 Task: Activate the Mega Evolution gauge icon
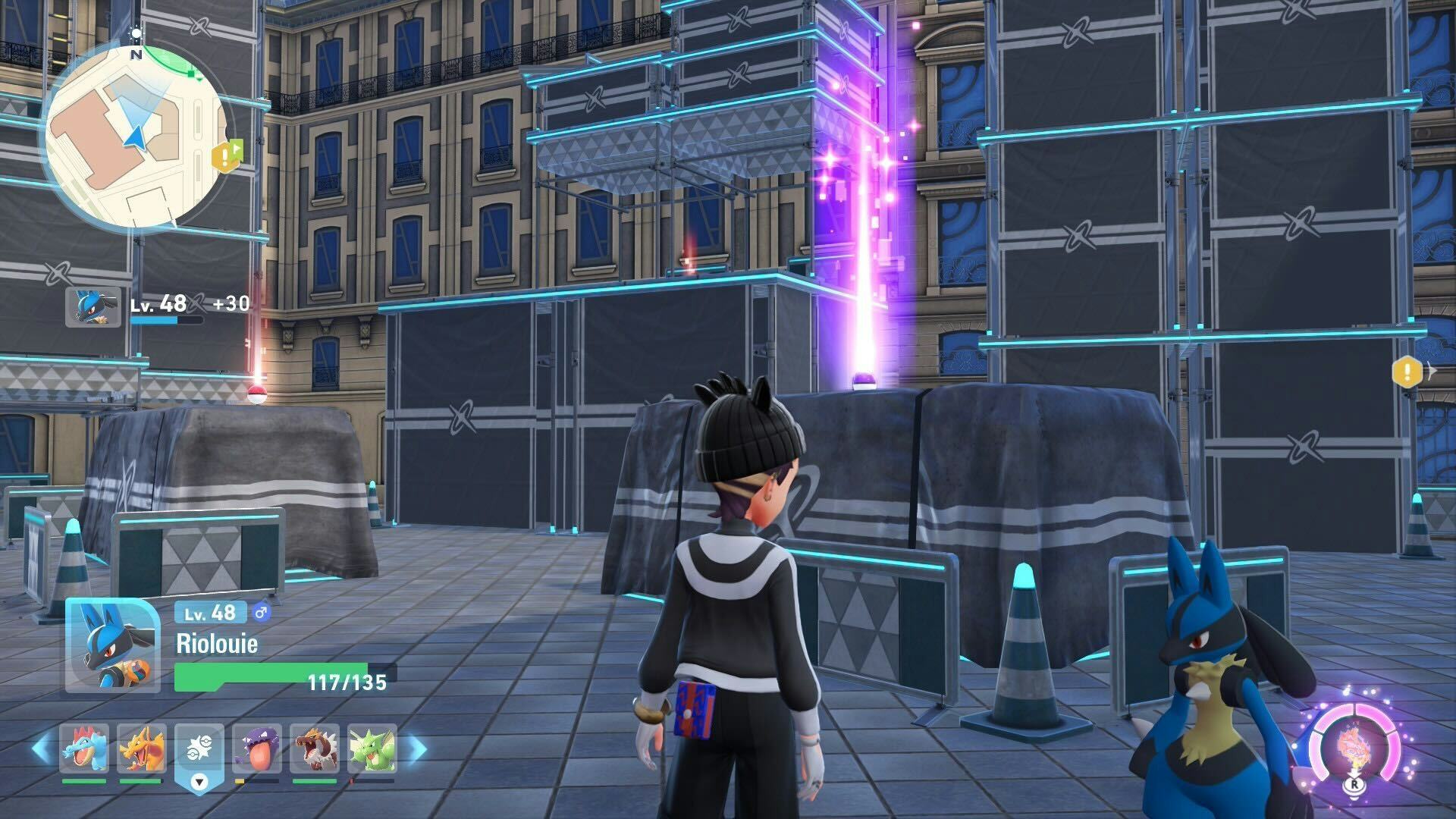tap(1354, 748)
